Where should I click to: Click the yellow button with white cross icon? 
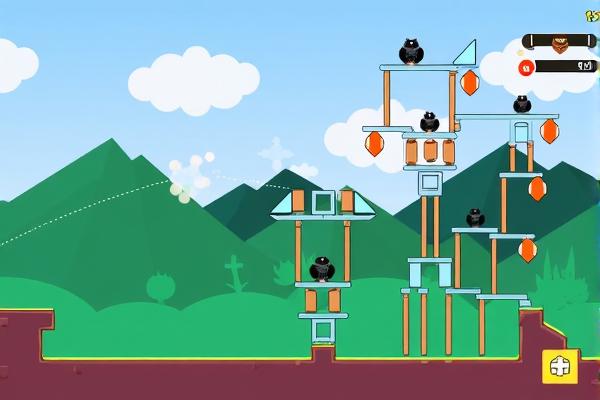(559, 366)
